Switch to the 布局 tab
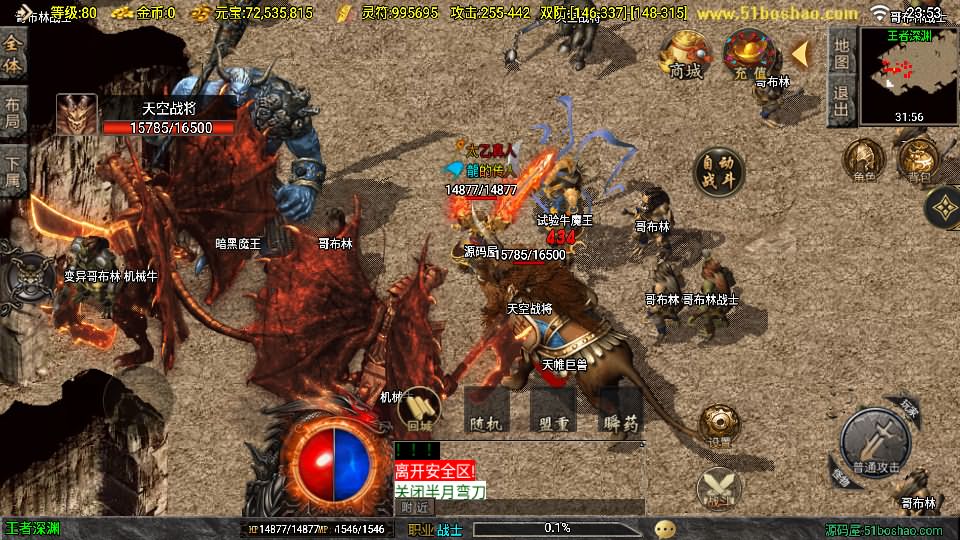Viewport: 960px width, 540px height. (x=13, y=112)
